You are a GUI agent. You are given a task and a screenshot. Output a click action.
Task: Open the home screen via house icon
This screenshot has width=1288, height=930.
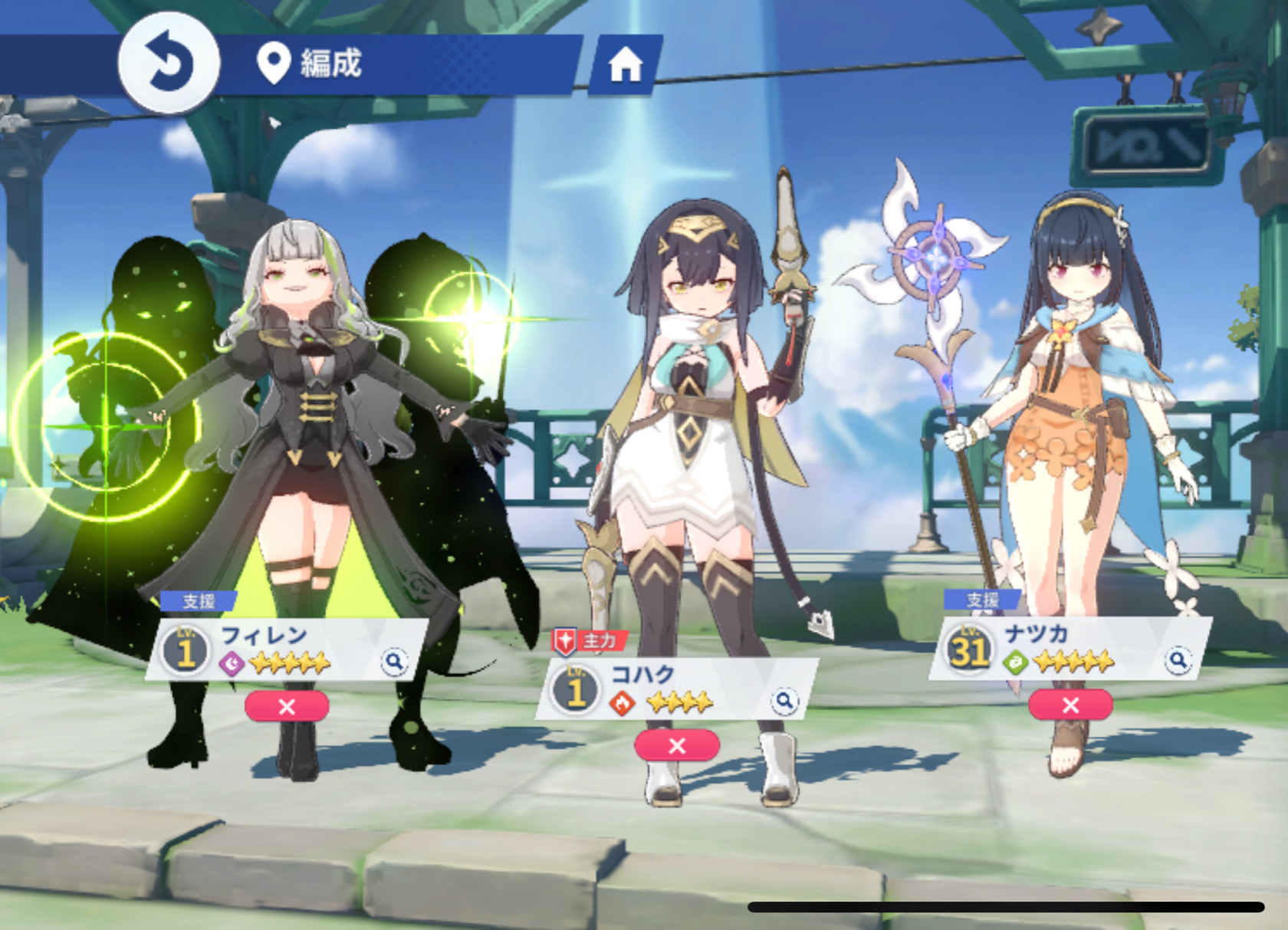click(x=625, y=66)
